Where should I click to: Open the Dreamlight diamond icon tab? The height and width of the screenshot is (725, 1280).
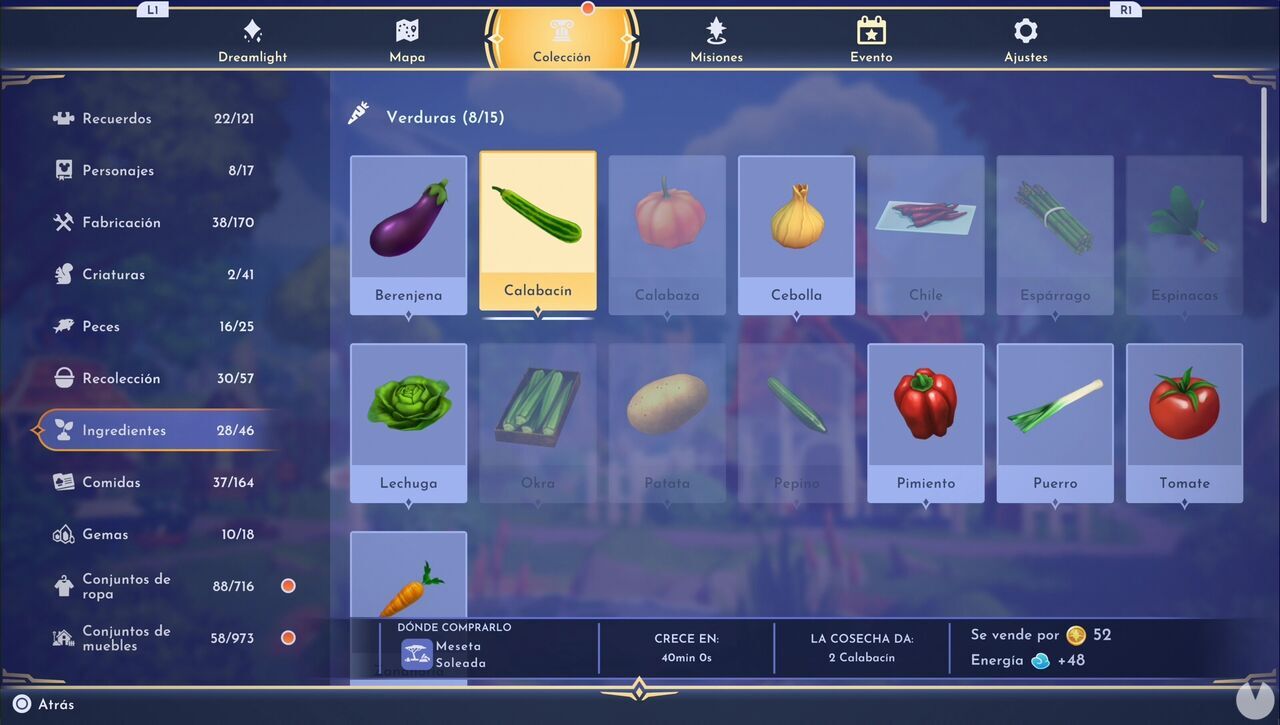tap(252, 32)
